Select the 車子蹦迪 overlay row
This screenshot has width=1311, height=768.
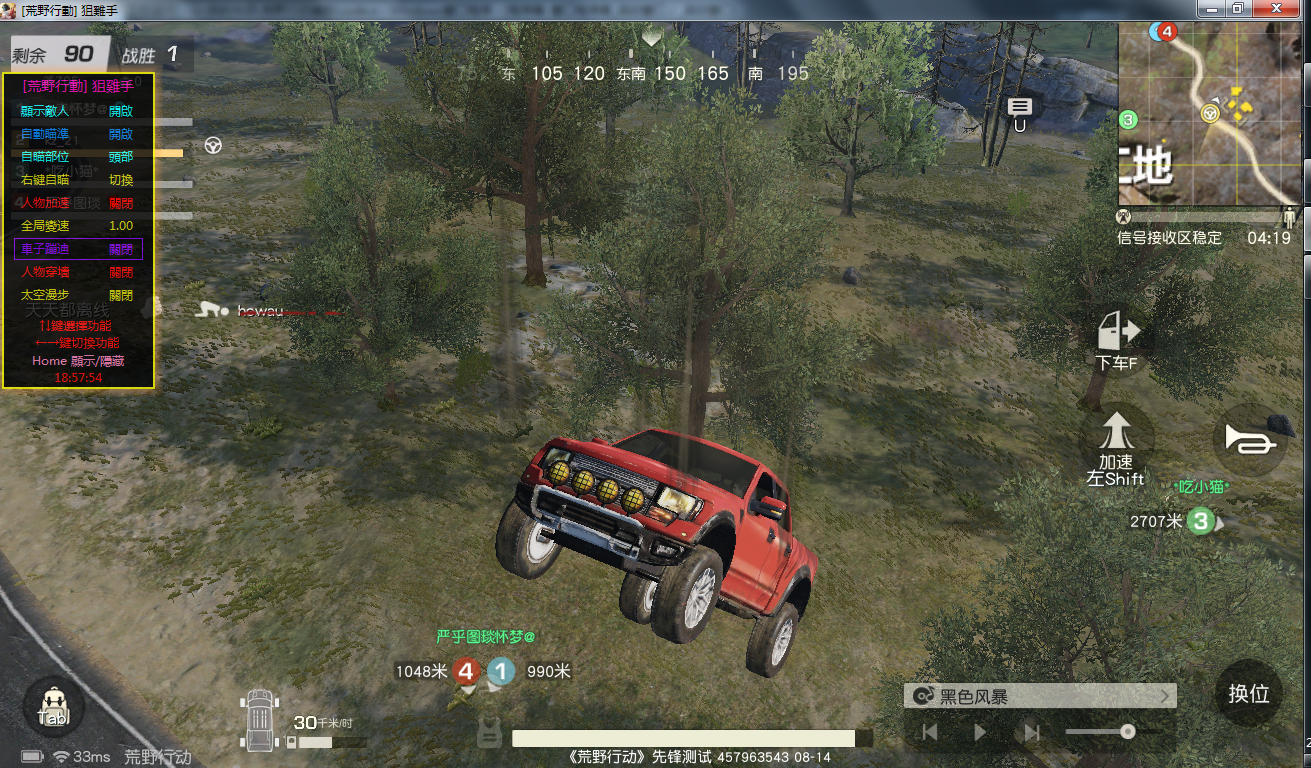click(x=78, y=249)
